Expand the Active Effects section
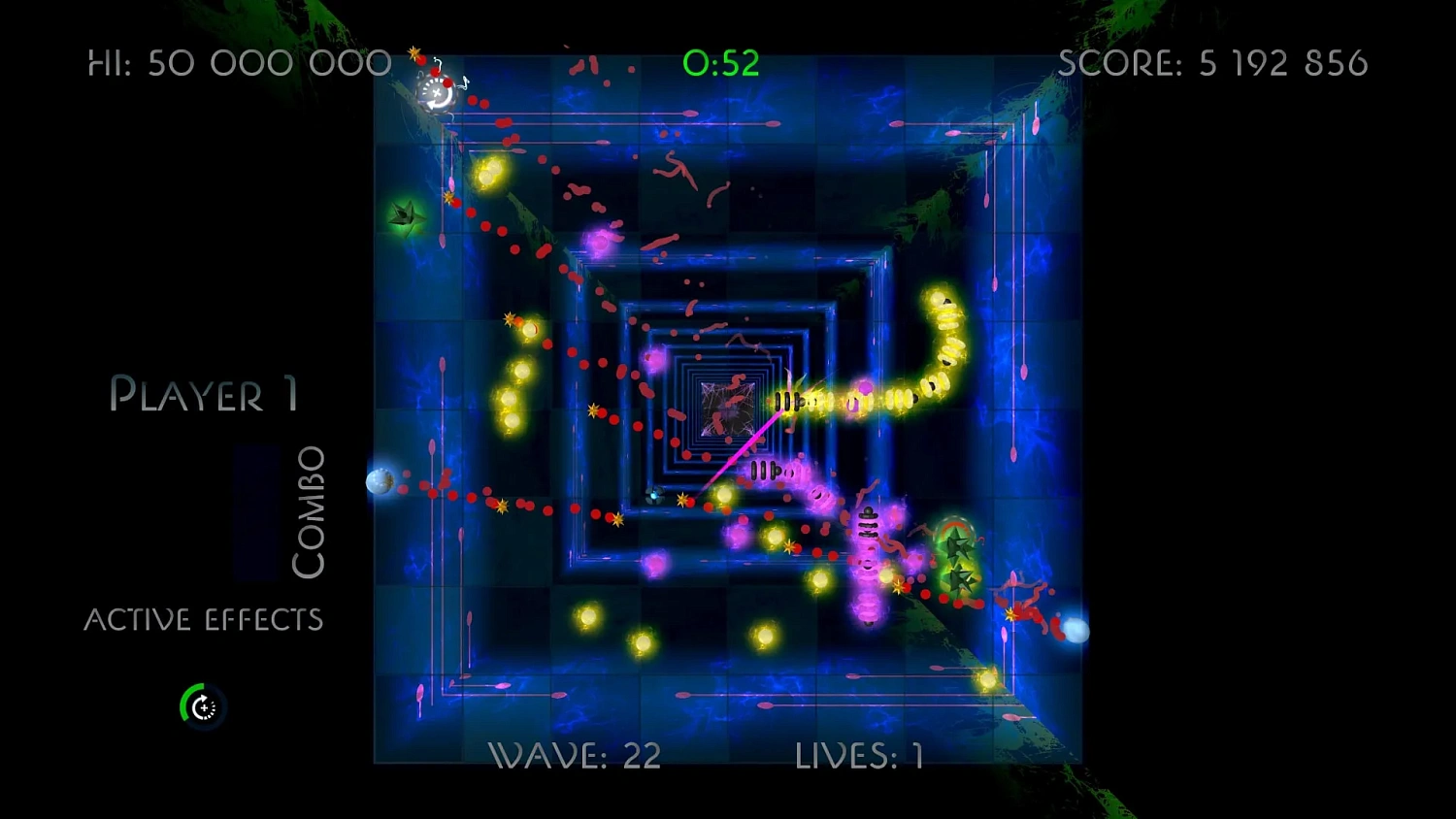The height and width of the screenshot is (819, 1456). pos(205,618)
